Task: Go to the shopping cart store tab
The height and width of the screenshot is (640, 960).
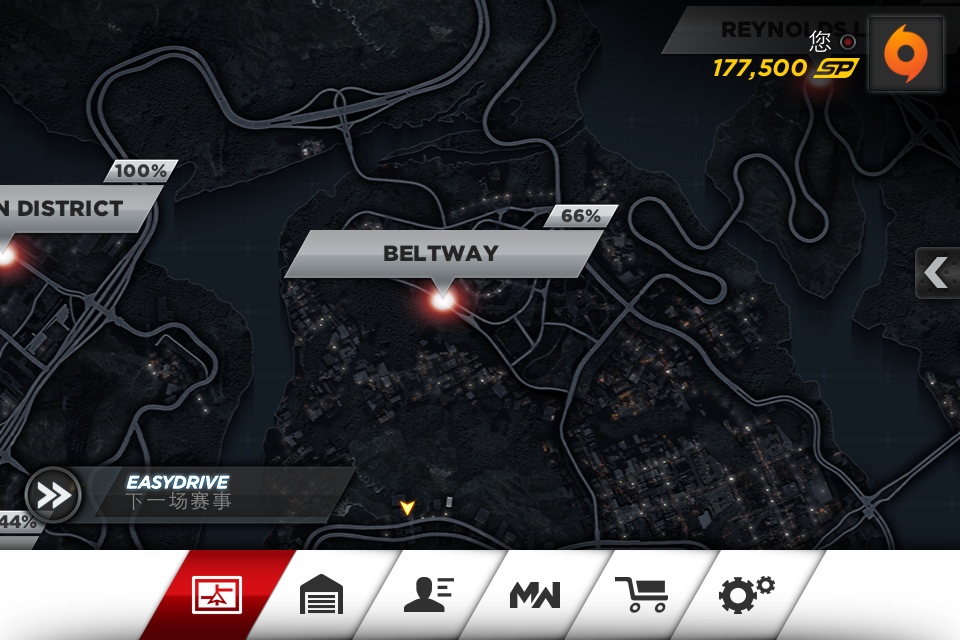Action: [641, 595]
